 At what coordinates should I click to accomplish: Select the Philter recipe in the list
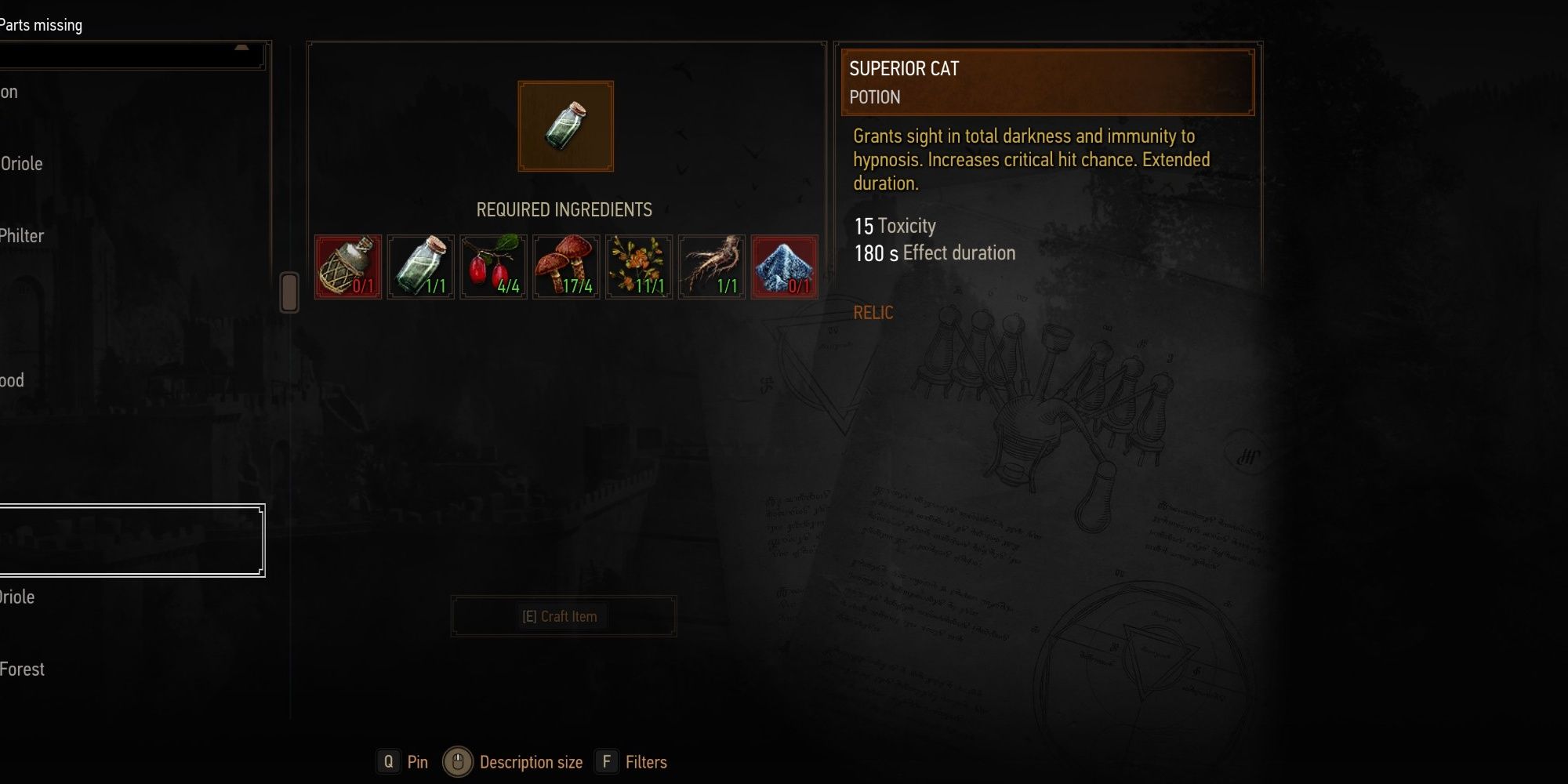click(22, 235)
